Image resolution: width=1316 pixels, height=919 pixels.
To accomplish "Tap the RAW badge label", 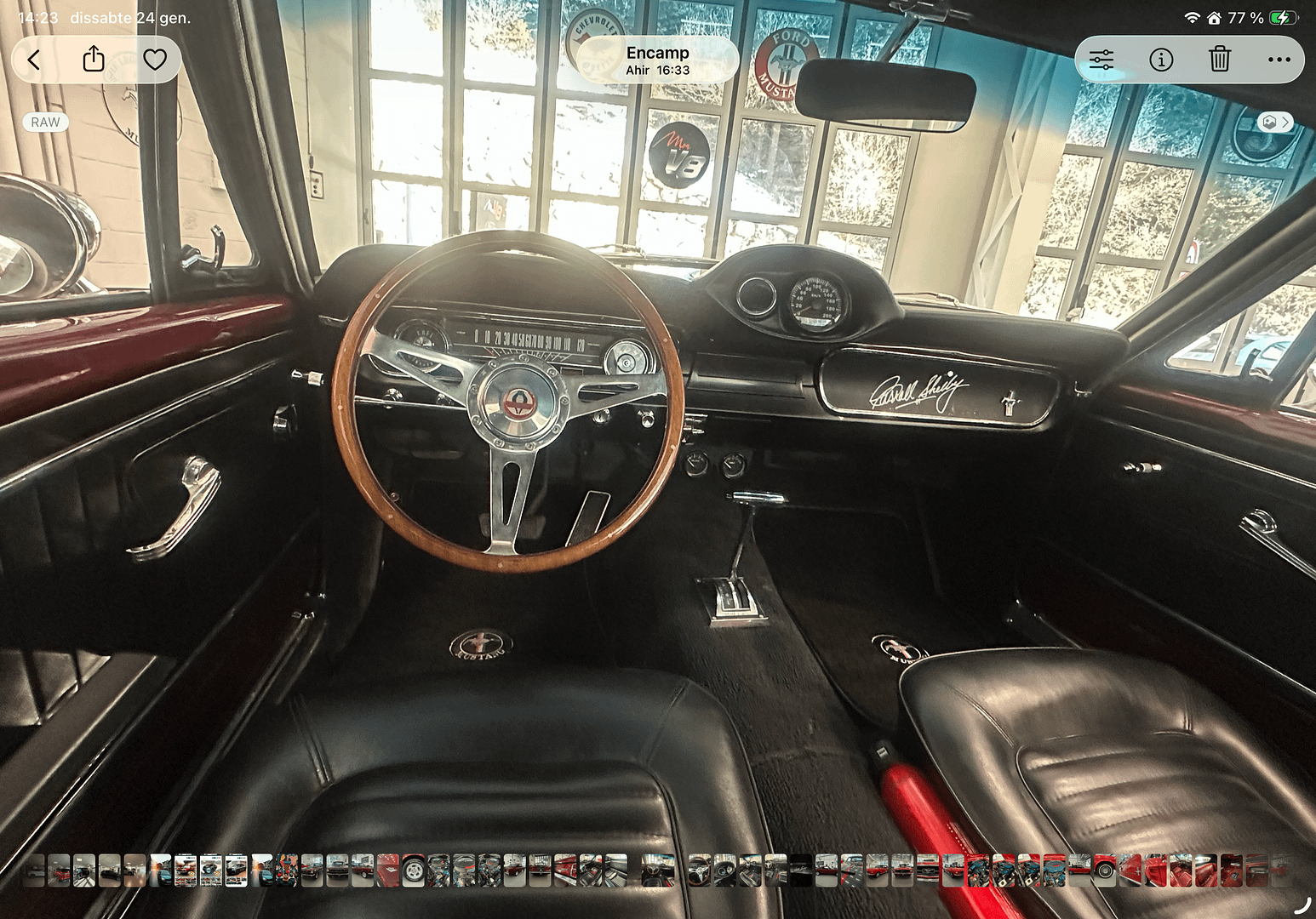I will coord(45,123).
